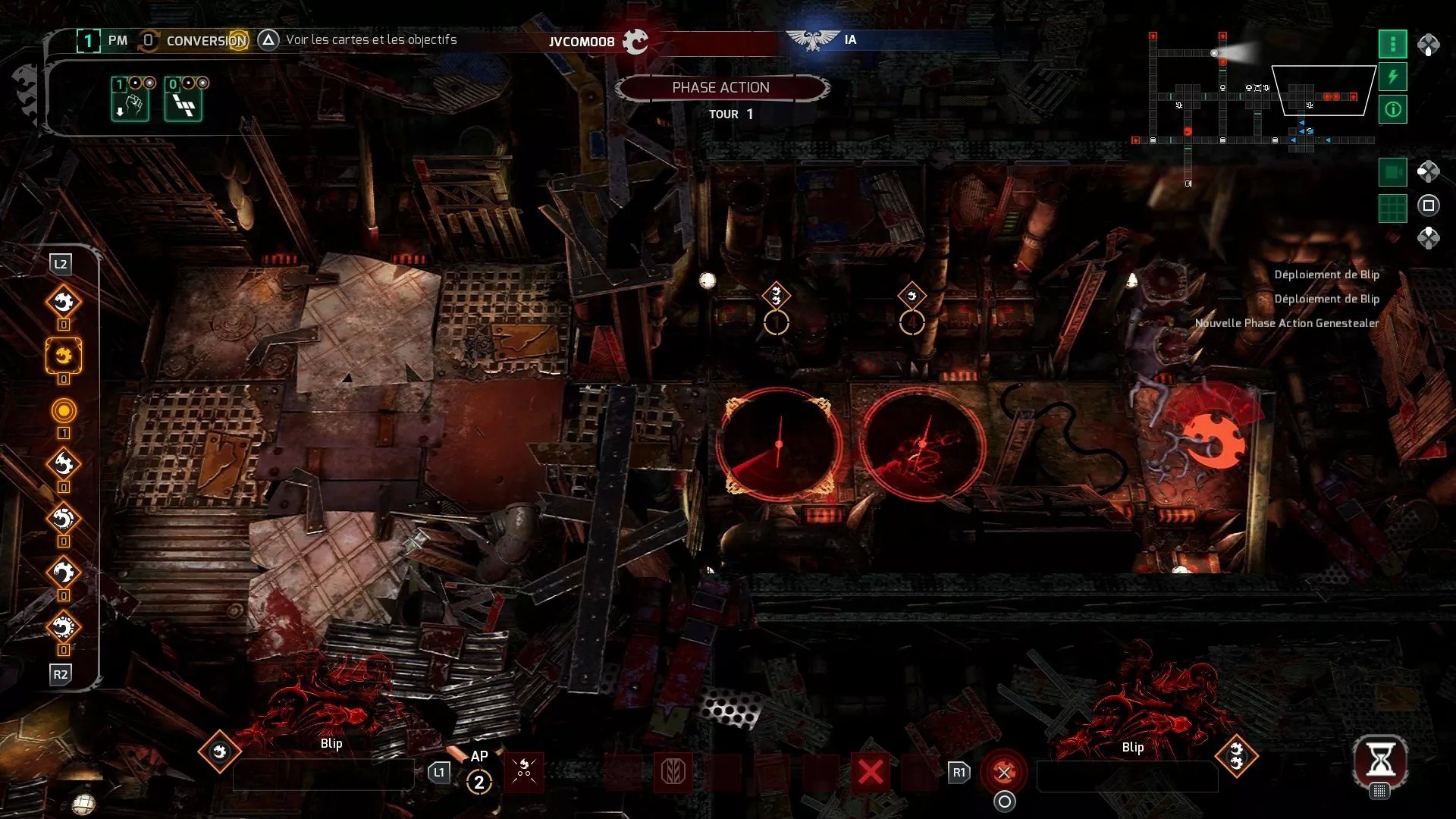Select the IA opponent tab
Viewport: 1456px width, 819px height.
(x=849, y=39)
